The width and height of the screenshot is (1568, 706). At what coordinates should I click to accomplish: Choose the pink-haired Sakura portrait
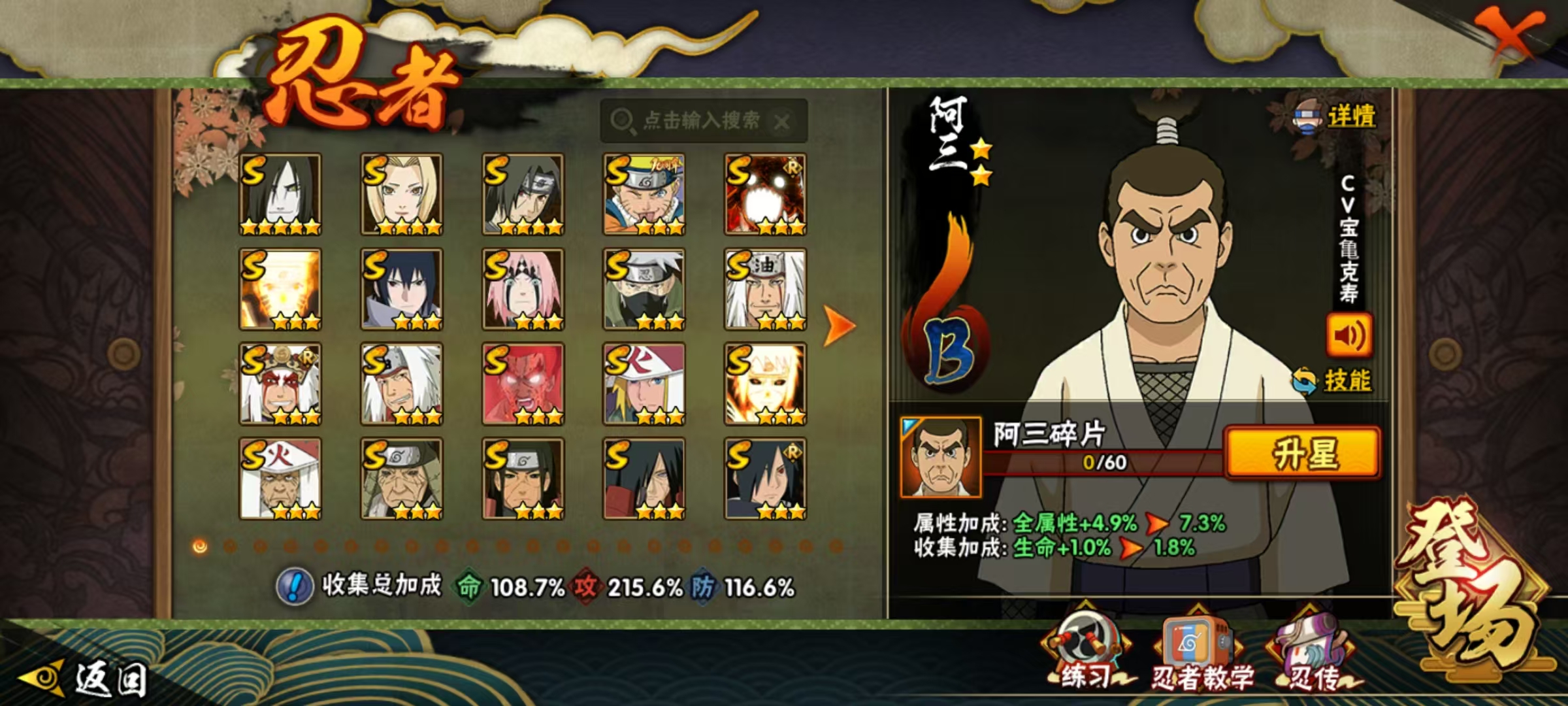pyautogui.click(x=523, y=289)
